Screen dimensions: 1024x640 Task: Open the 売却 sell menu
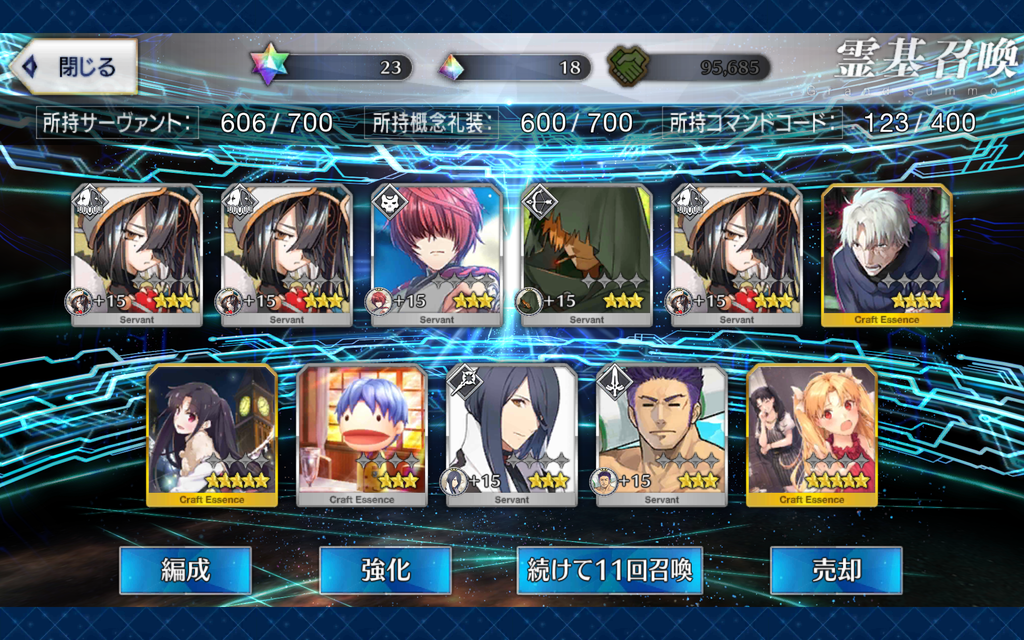pos(836,570)
